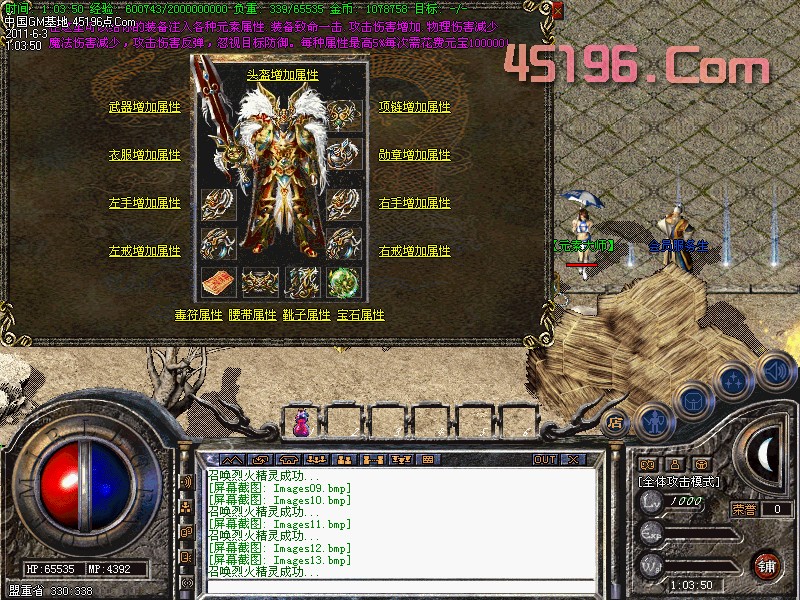Open the 右戒增加属性 right ring link

[x=415, y=251]
